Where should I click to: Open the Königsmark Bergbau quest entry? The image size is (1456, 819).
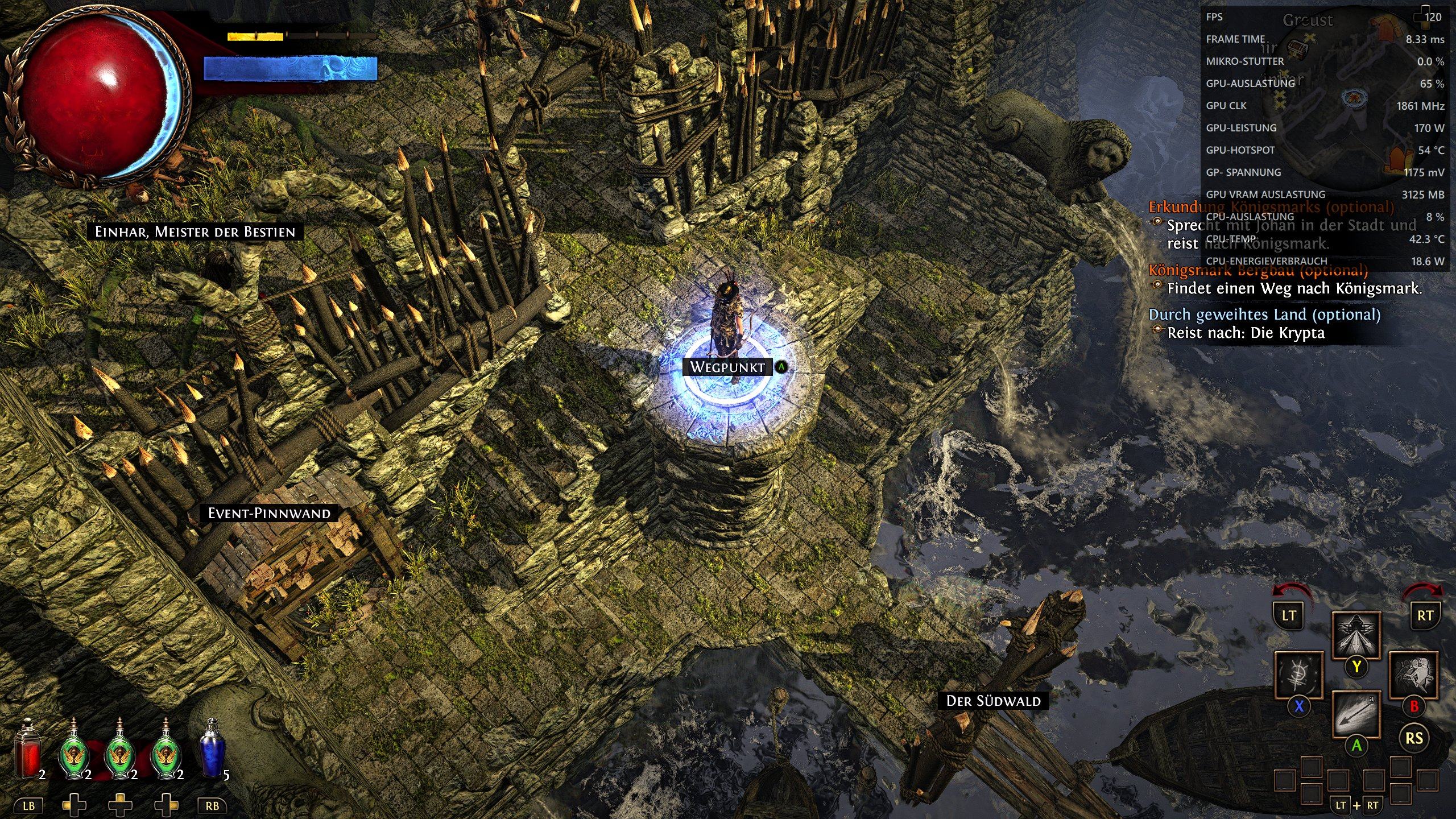click(x=1258, y=270)
